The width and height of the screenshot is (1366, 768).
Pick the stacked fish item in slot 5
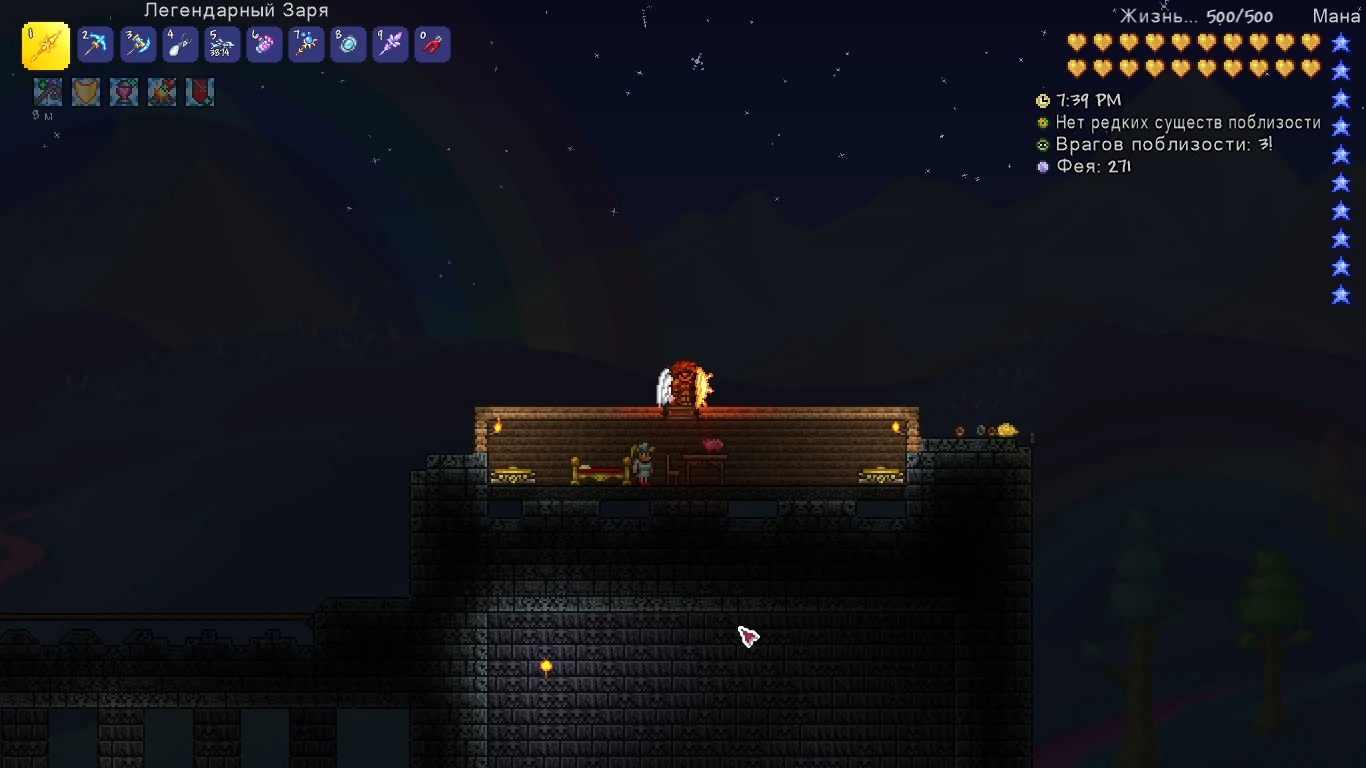(222, 45)
